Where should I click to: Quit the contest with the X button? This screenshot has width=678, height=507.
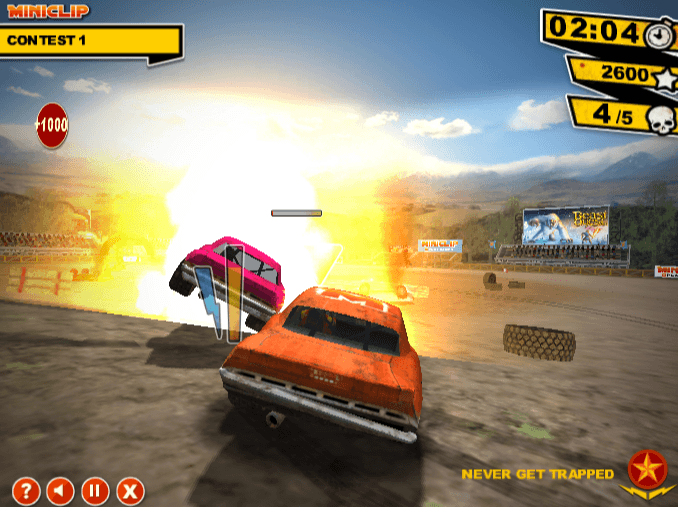point(130,490)
